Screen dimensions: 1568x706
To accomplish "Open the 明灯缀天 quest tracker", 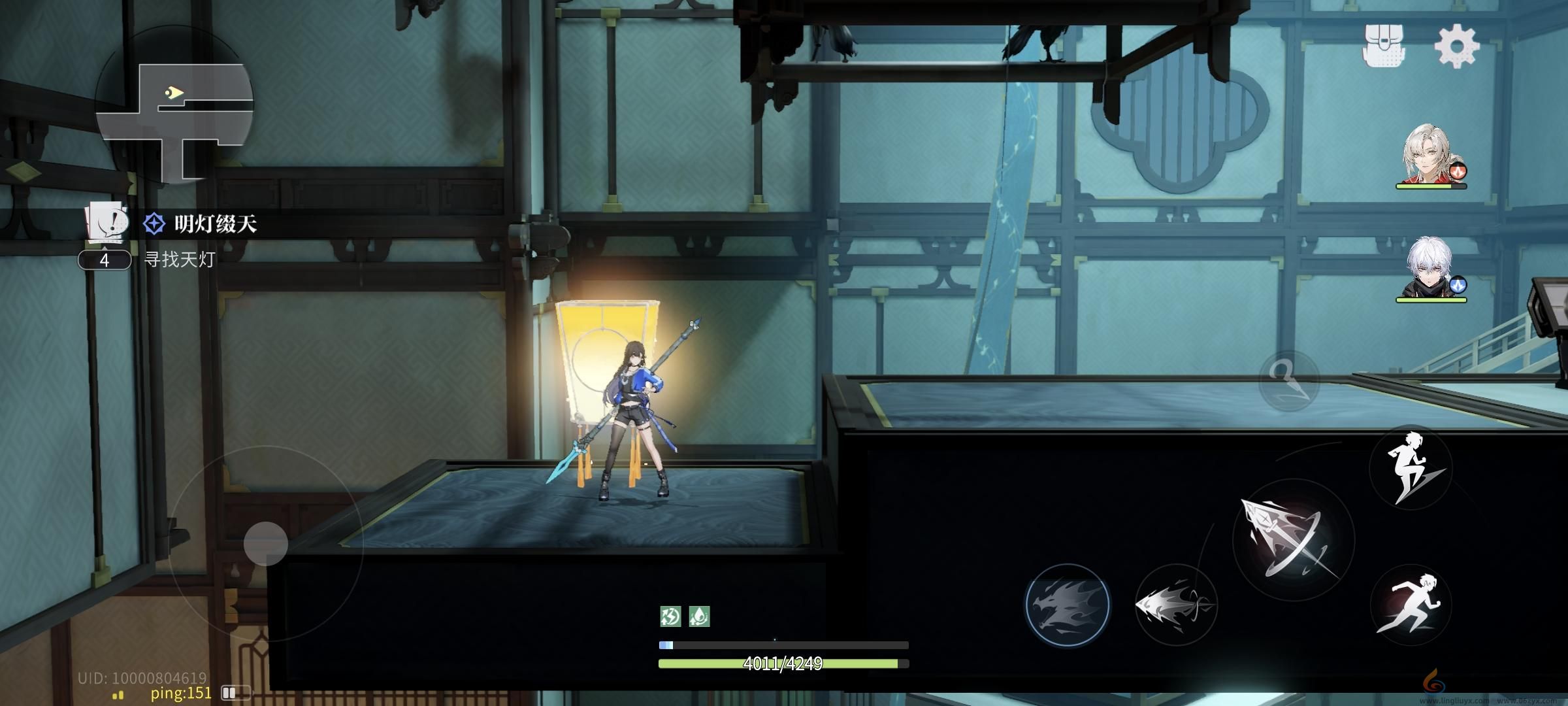I will (x=216, y=224).
